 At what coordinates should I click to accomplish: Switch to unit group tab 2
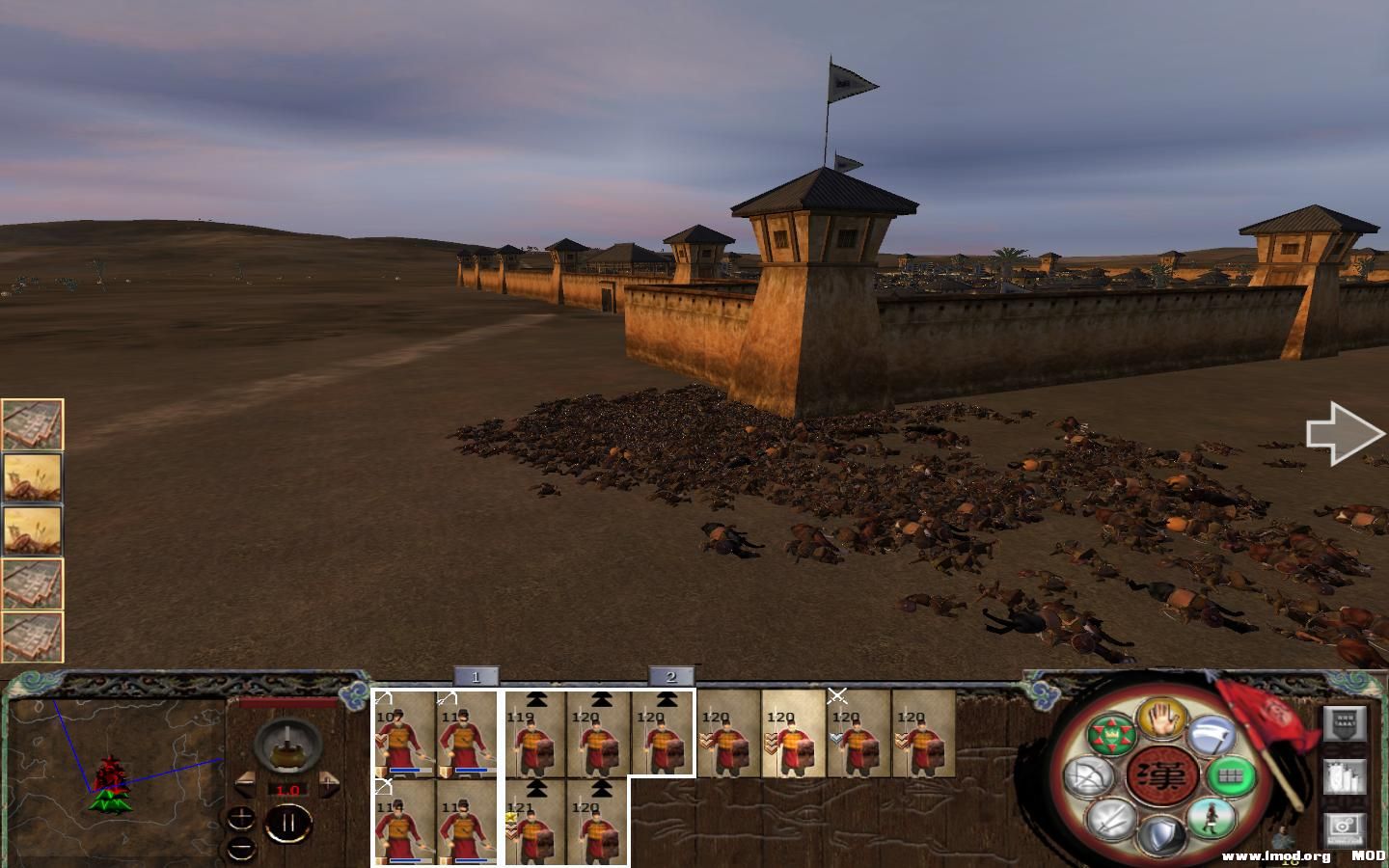click(672, 676)
